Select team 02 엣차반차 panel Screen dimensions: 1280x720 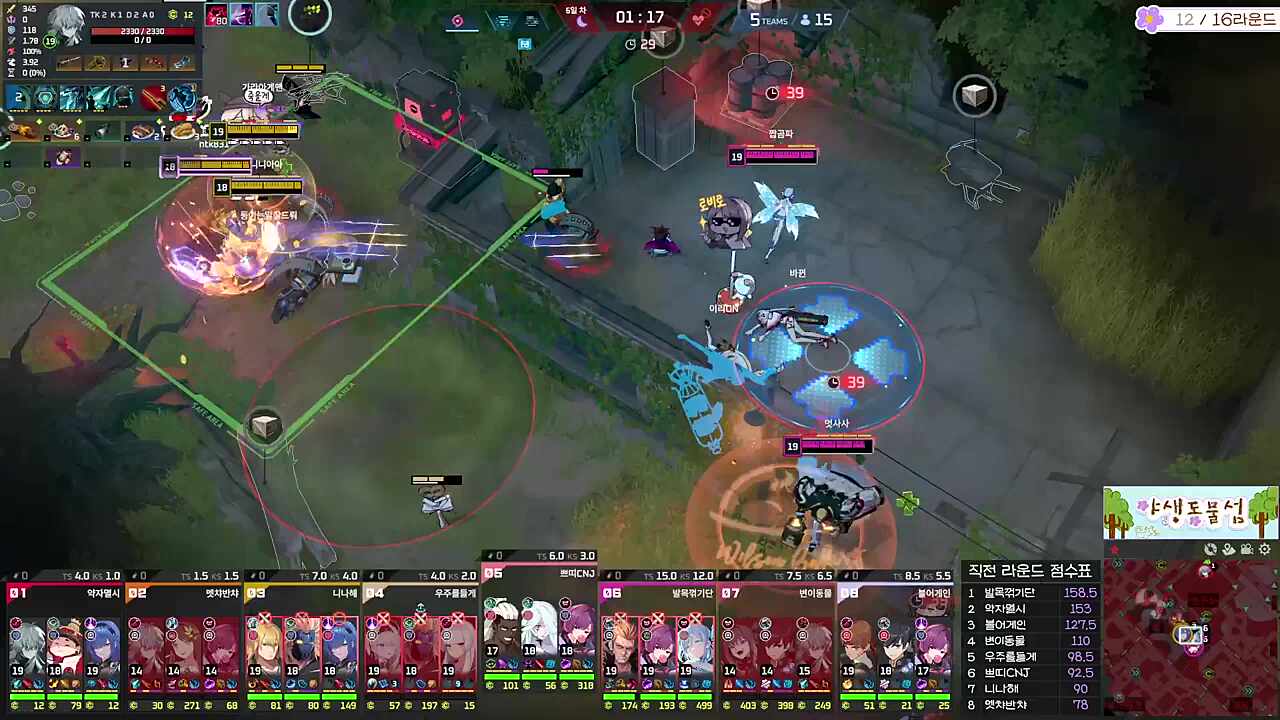pyautogui.click(x=183, y=640)
